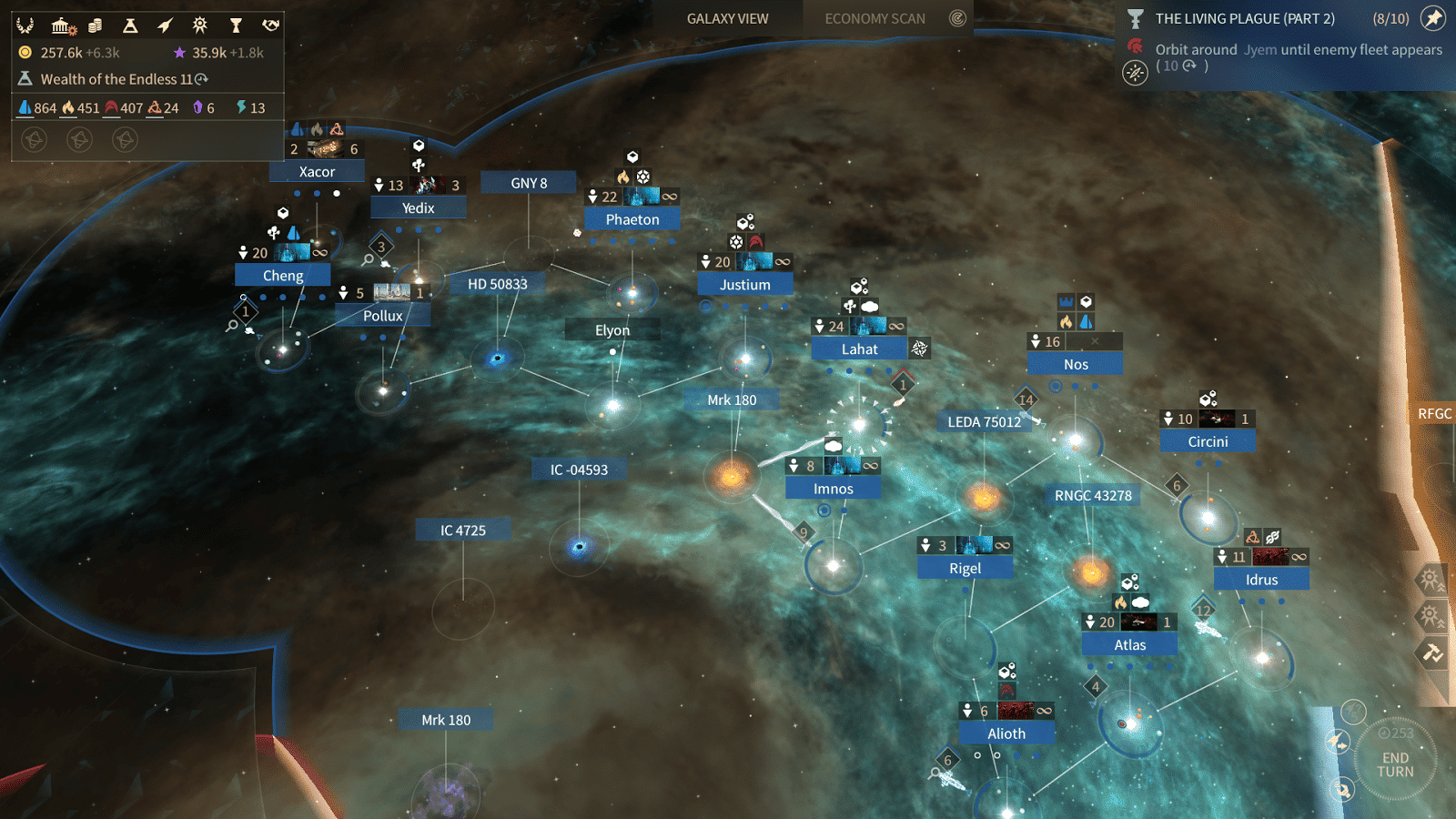Viewport: 1456px width, 819px height.
Task: Open the research flask screen
Action: coord(130,25)
